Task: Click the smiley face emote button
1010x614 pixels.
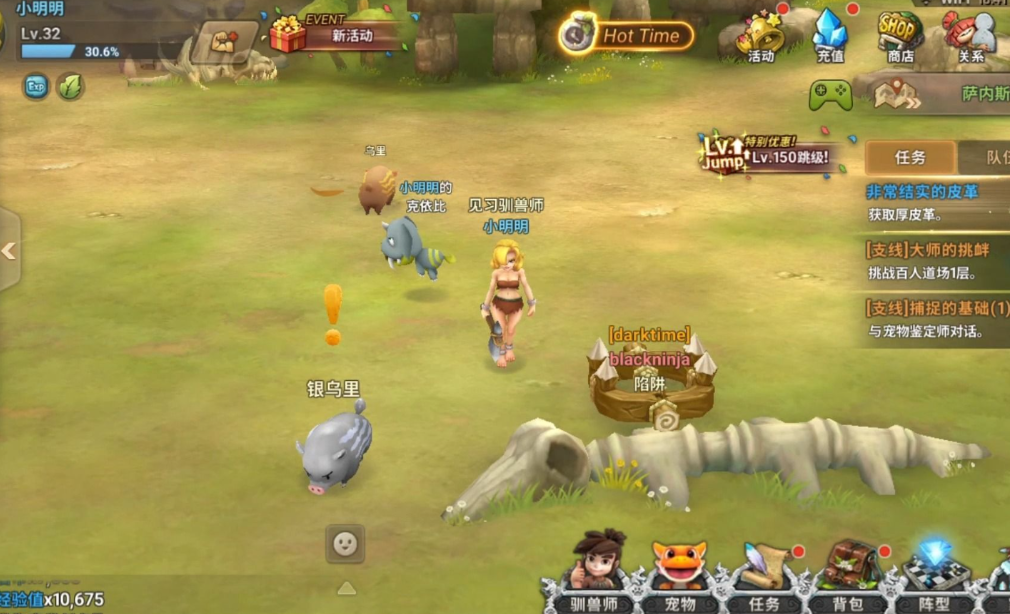Action: tap(345, 544)
